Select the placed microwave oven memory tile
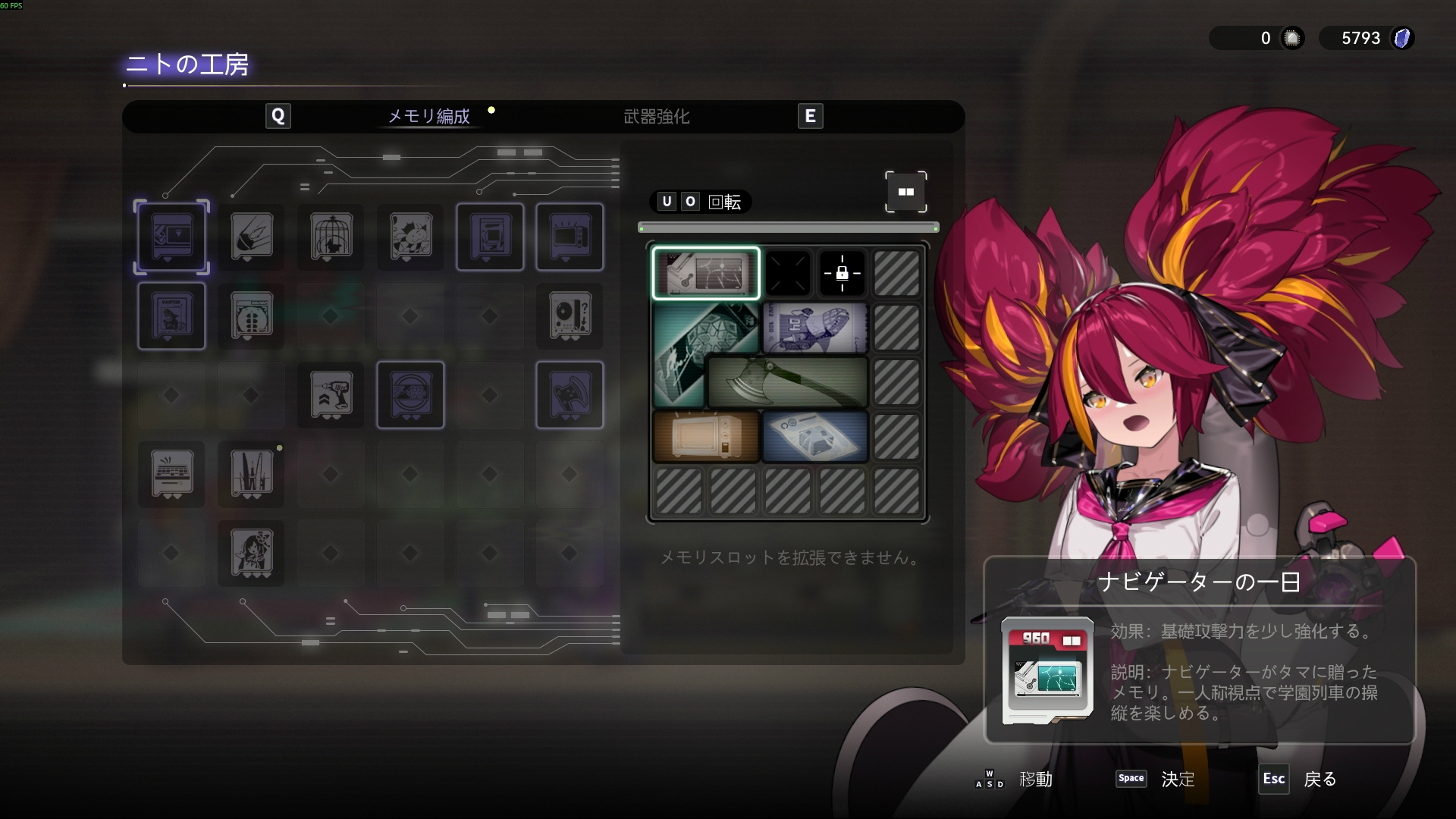Screen dimensions: 1456x819 pyautogui.click(x=706, y=437)
